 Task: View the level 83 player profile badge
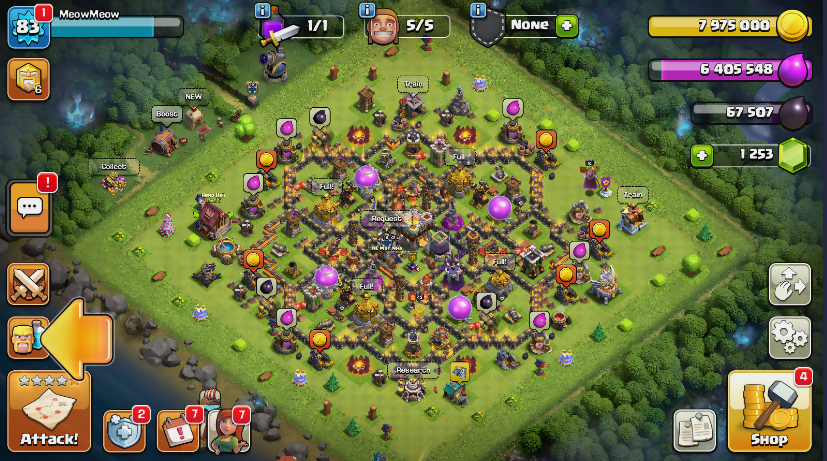click(28, 27)
